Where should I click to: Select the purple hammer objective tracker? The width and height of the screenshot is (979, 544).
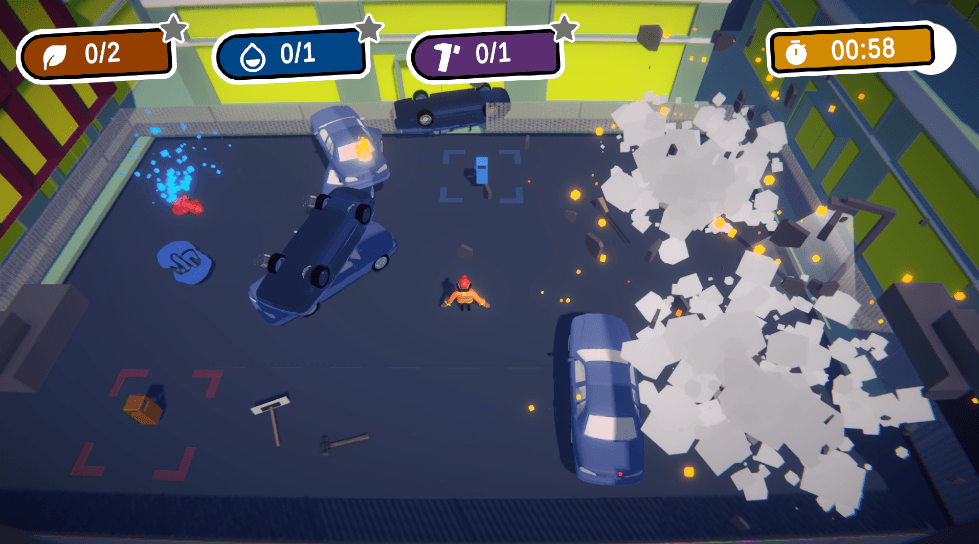485,55
